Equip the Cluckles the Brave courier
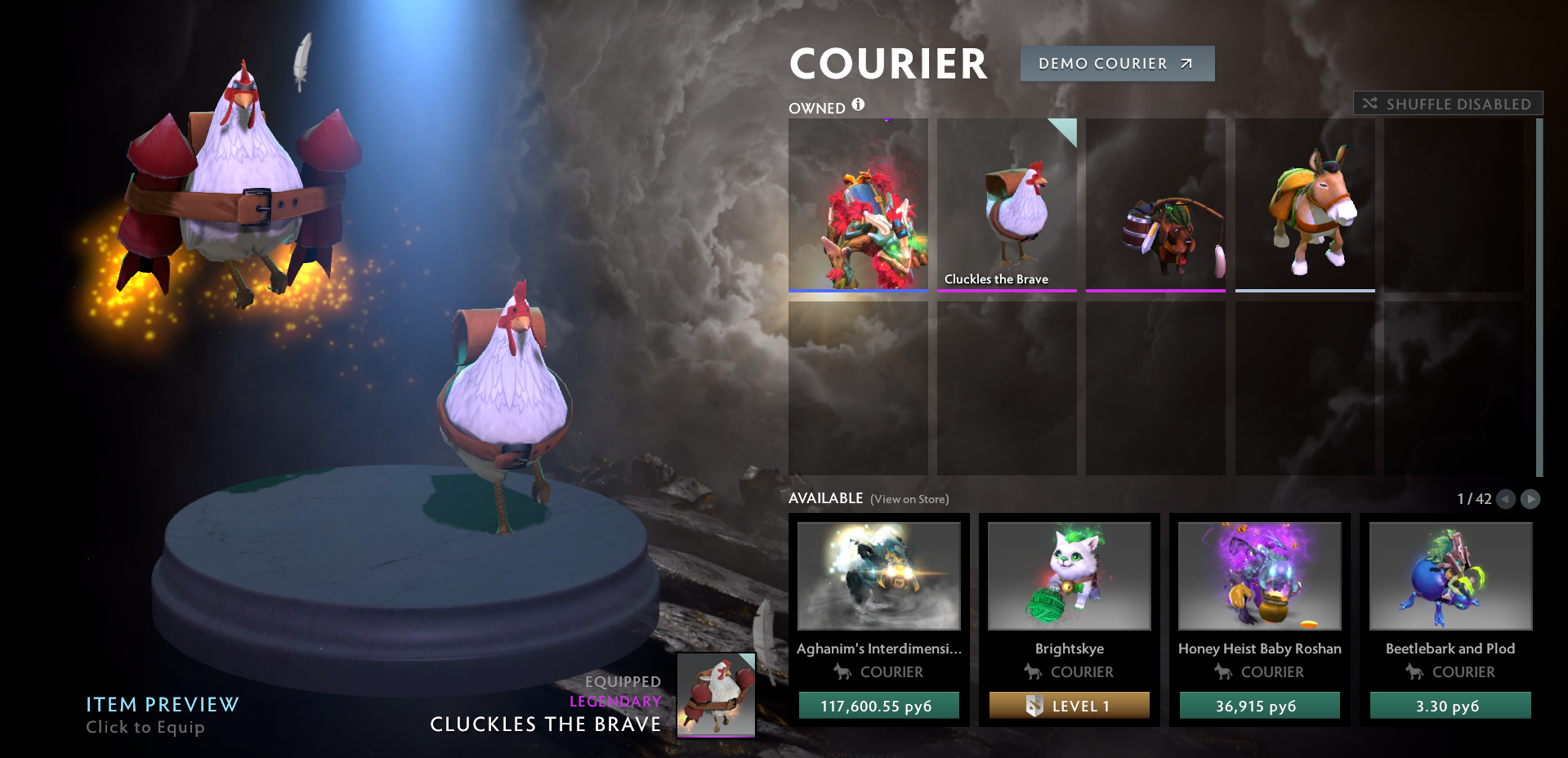Viewport: 1568px width, 758px height. pos(1007,204)
